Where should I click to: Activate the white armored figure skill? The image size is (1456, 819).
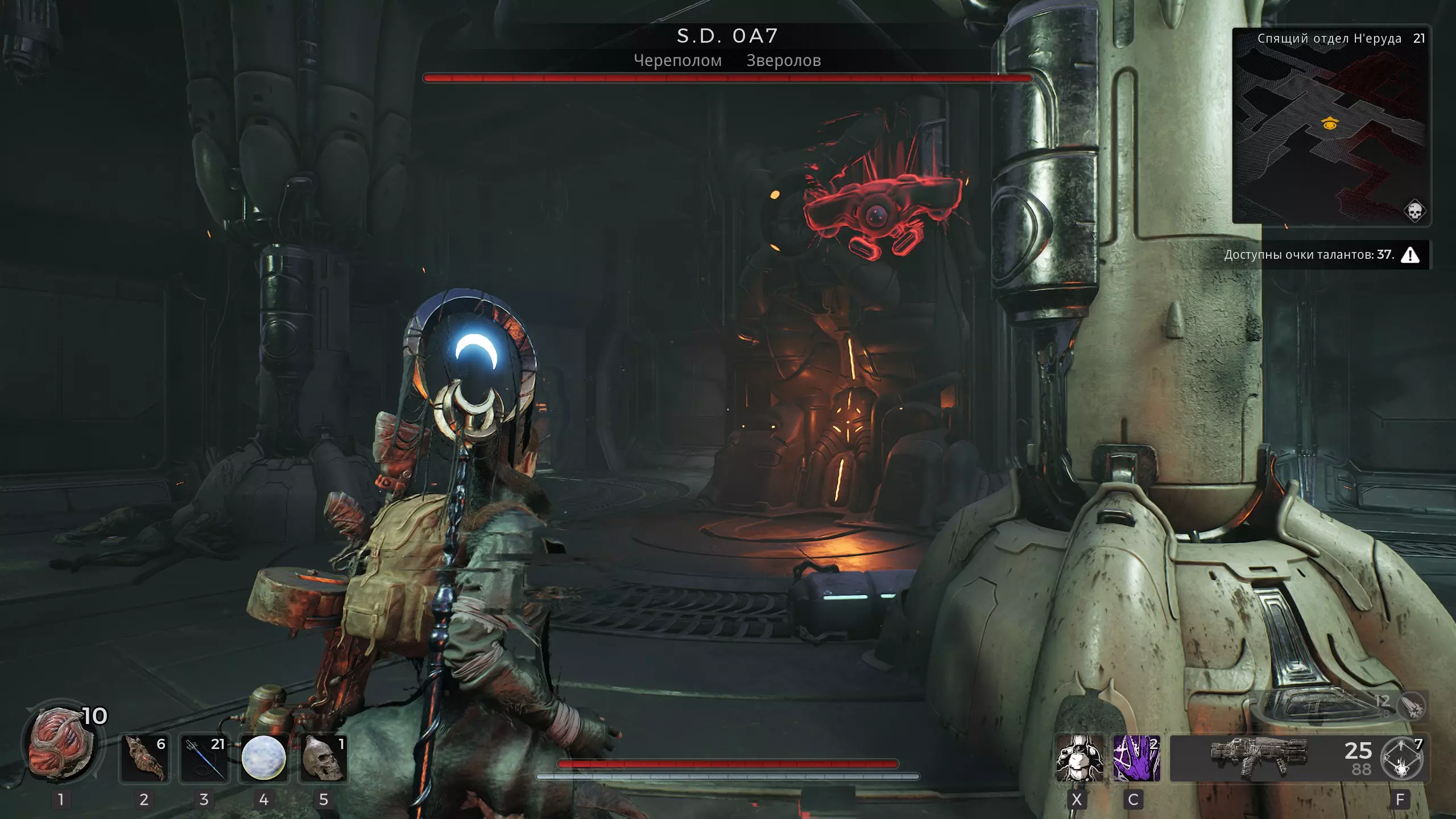[x=1079, y=758]
